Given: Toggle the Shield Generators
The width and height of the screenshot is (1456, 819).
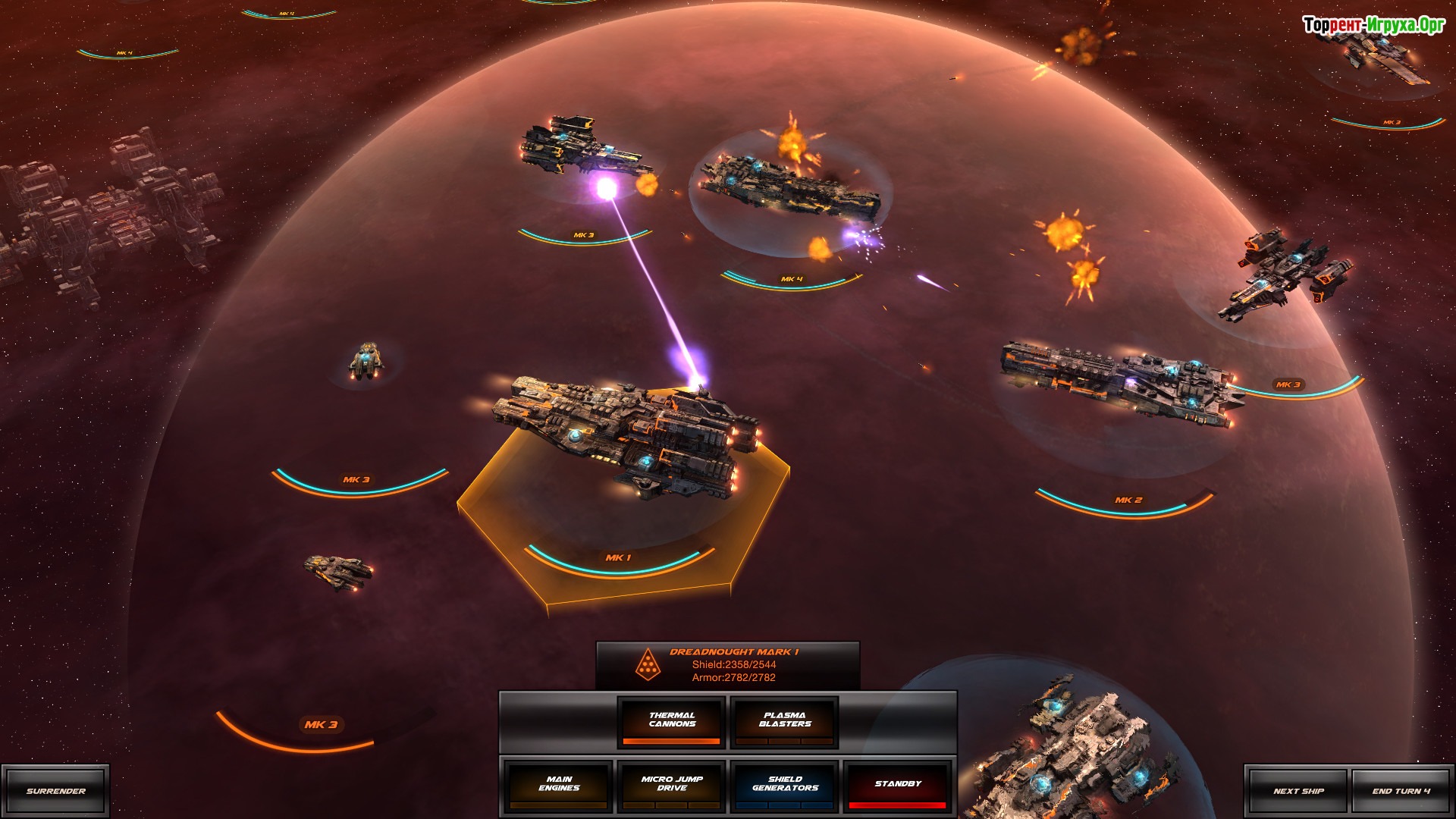Looking at the screenshot, I should (784, 785).
